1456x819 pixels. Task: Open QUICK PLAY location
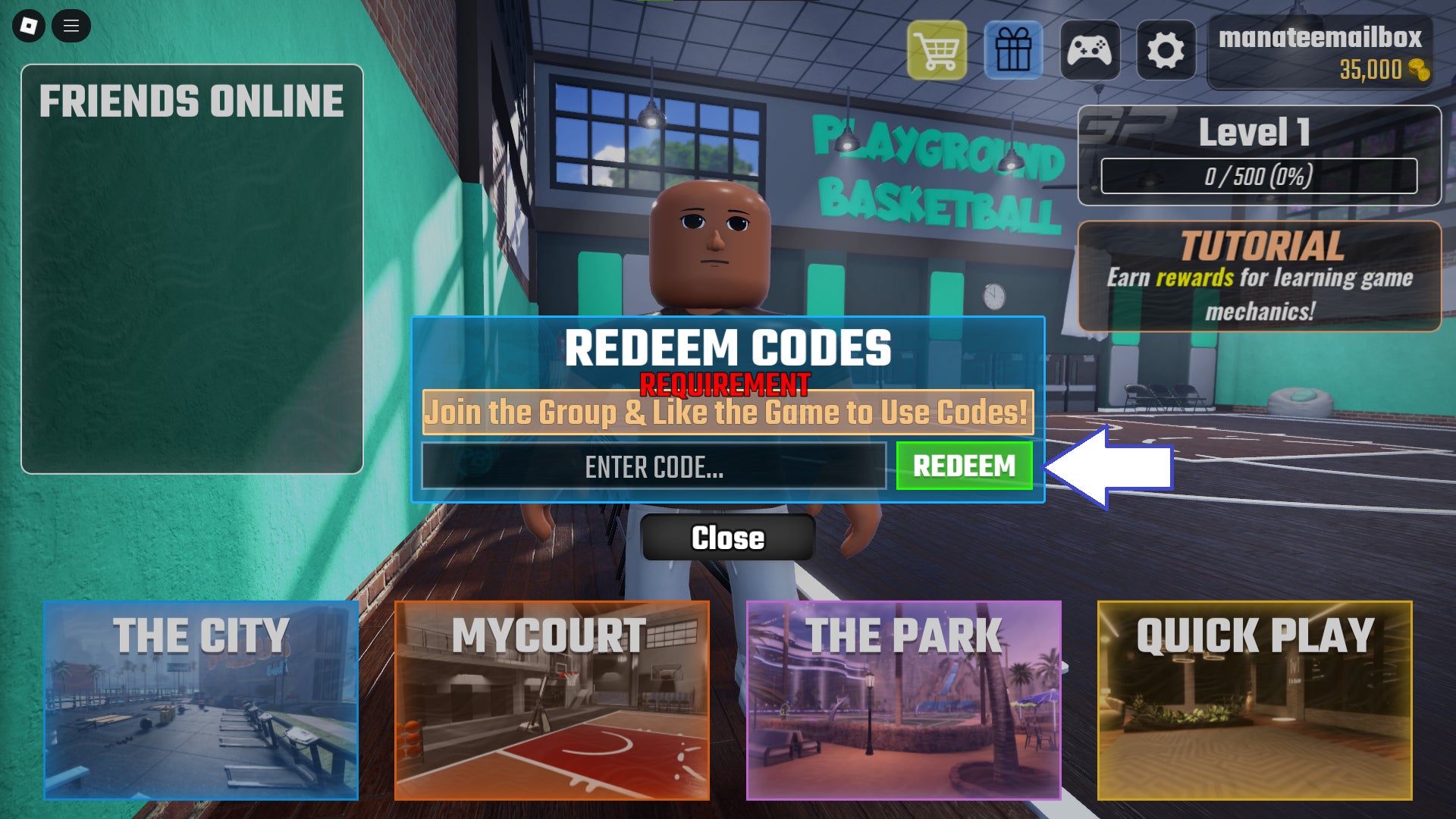click(1255, 701)
